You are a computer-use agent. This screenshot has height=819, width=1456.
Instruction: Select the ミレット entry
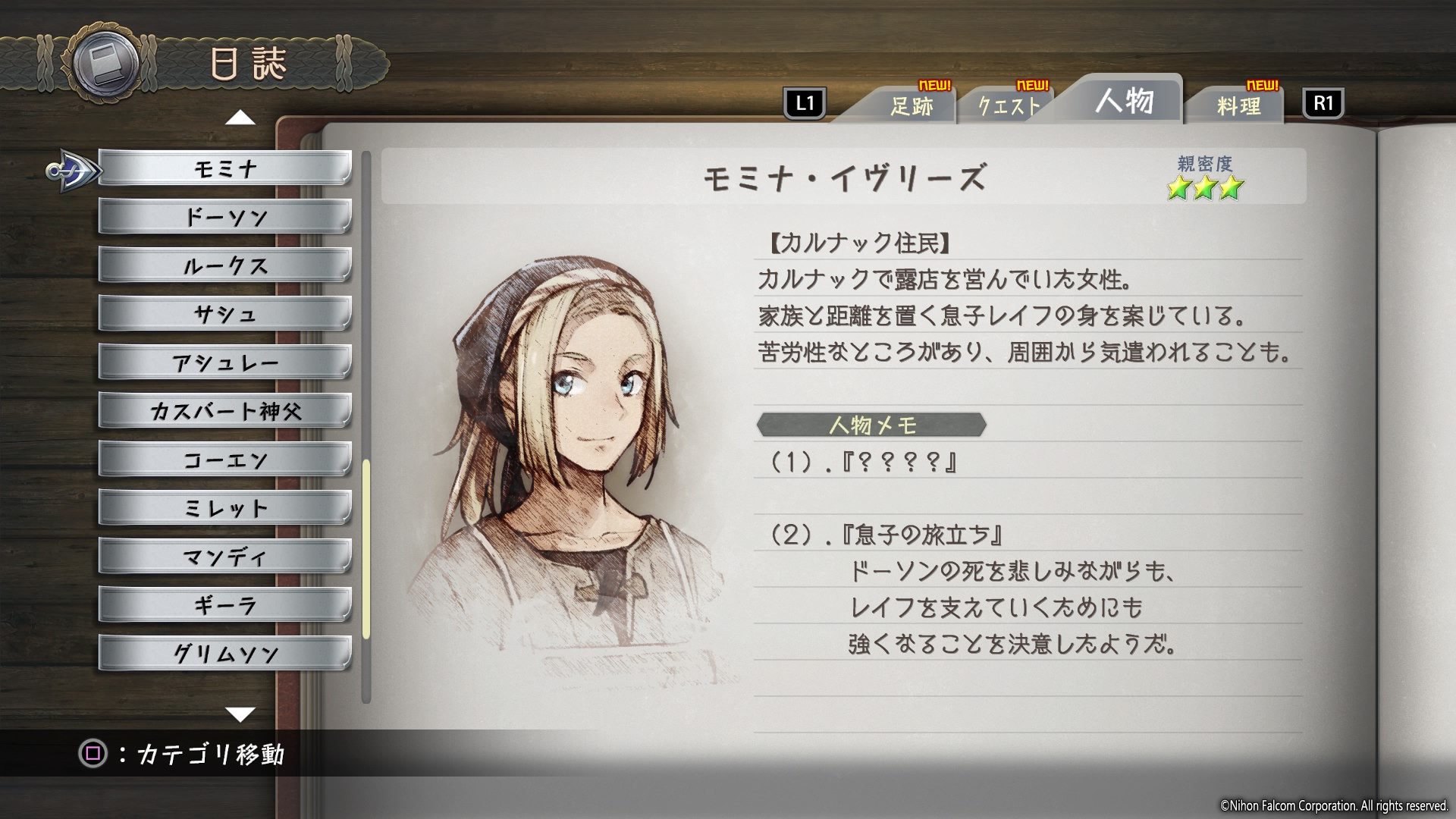coord(224,508)
